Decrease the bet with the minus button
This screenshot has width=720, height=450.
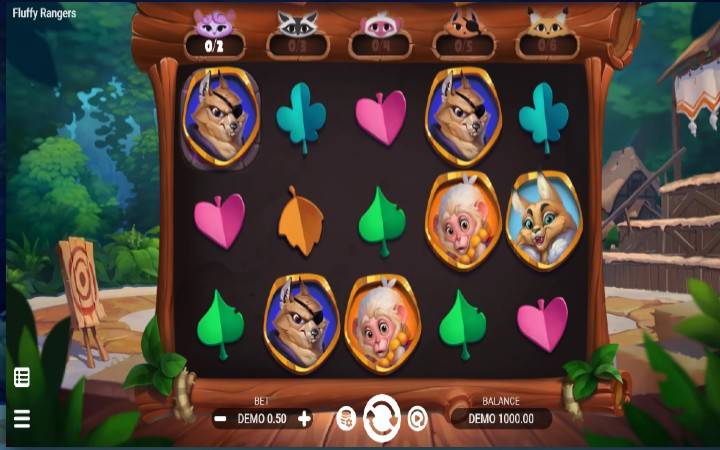(x=220, y=419)
